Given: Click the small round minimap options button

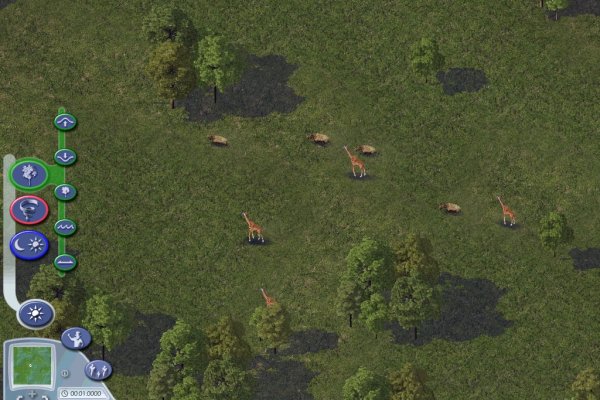Looking at the screenshot, I should (x=63, y=374).
